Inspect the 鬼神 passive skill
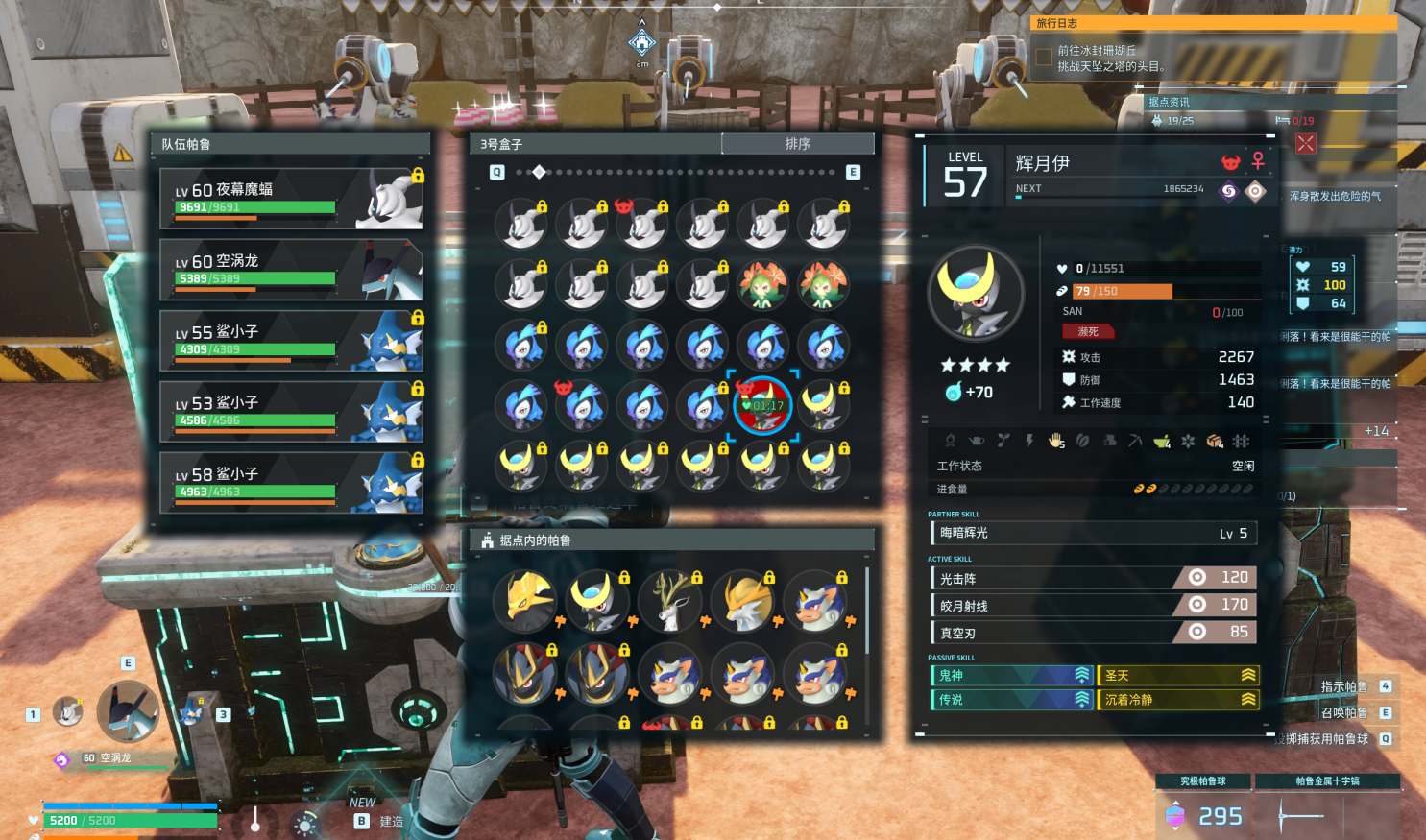 point(1012,676)
